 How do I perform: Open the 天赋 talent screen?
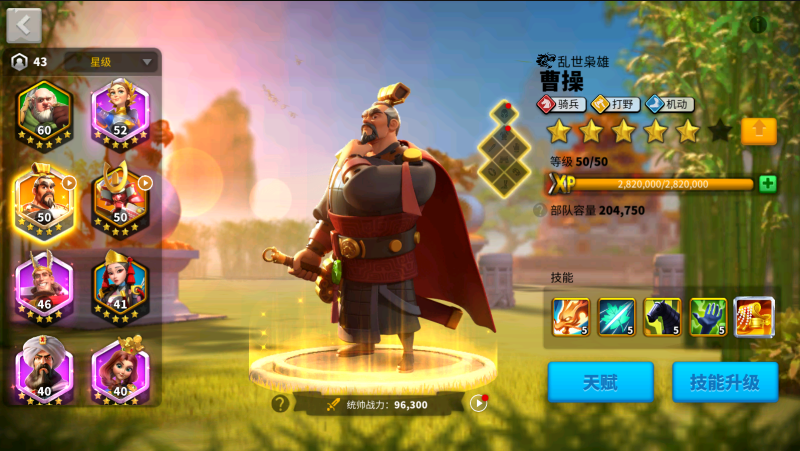(600, 382)
